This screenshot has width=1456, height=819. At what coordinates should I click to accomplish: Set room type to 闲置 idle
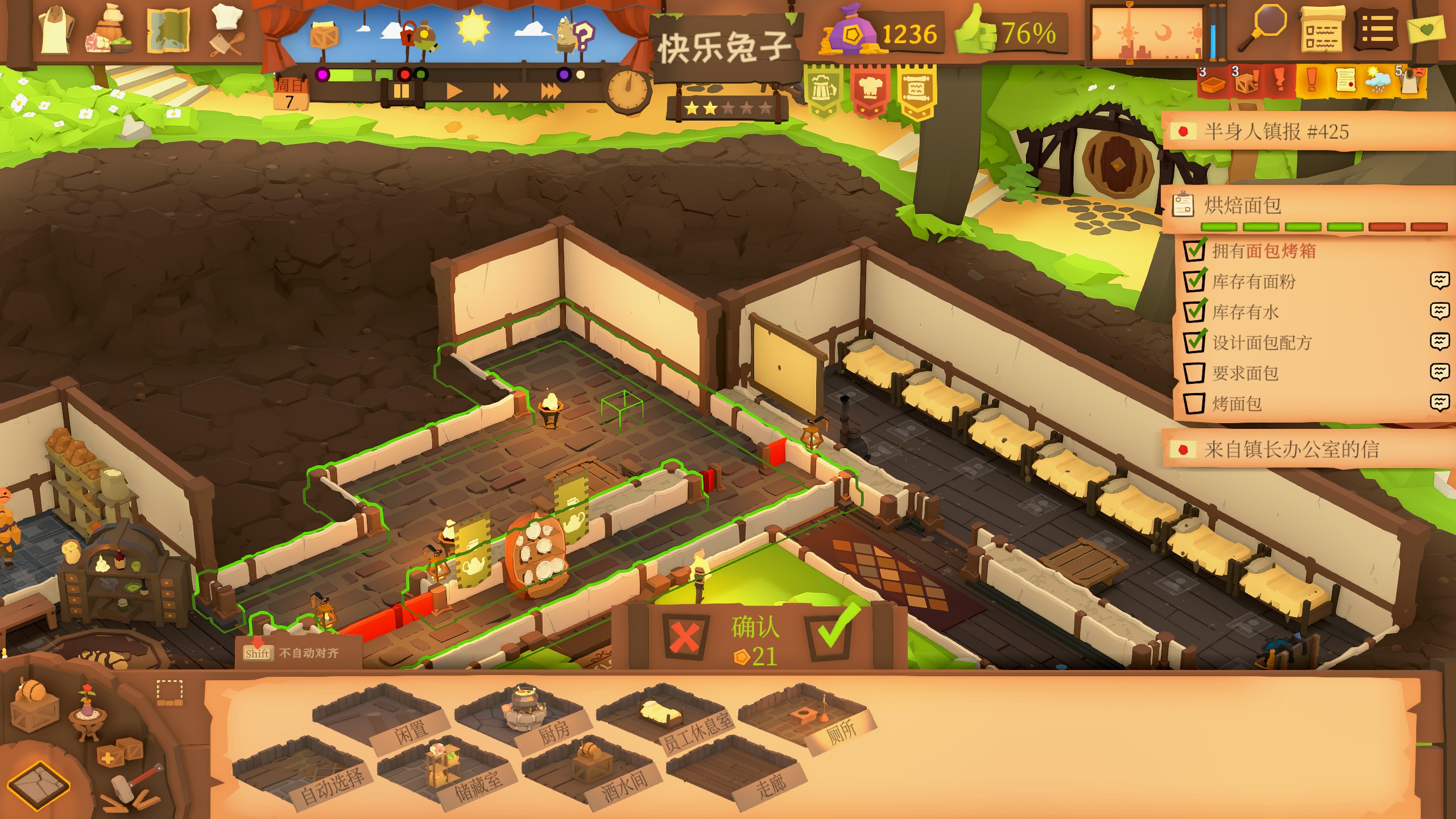click(x=378, y=718)
